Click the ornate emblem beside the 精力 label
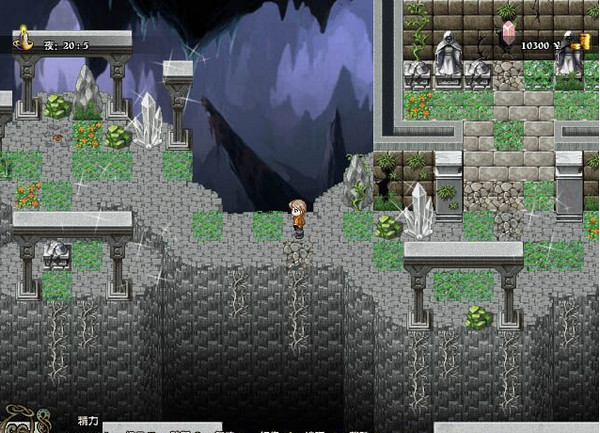Image resolution: width=600 pixels, height=433 pixels. [21, 420]
